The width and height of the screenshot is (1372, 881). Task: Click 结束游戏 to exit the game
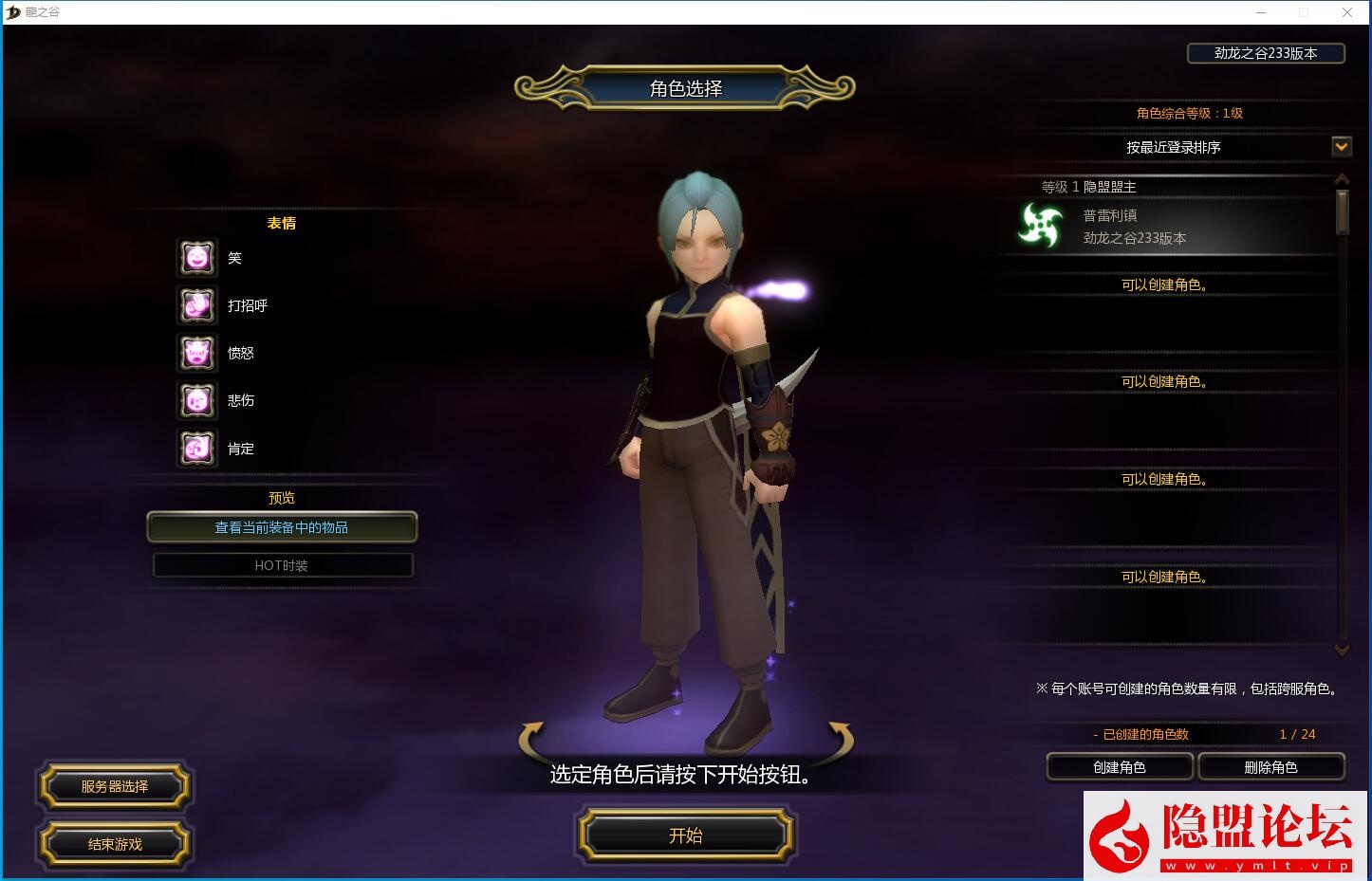[114, 844]
